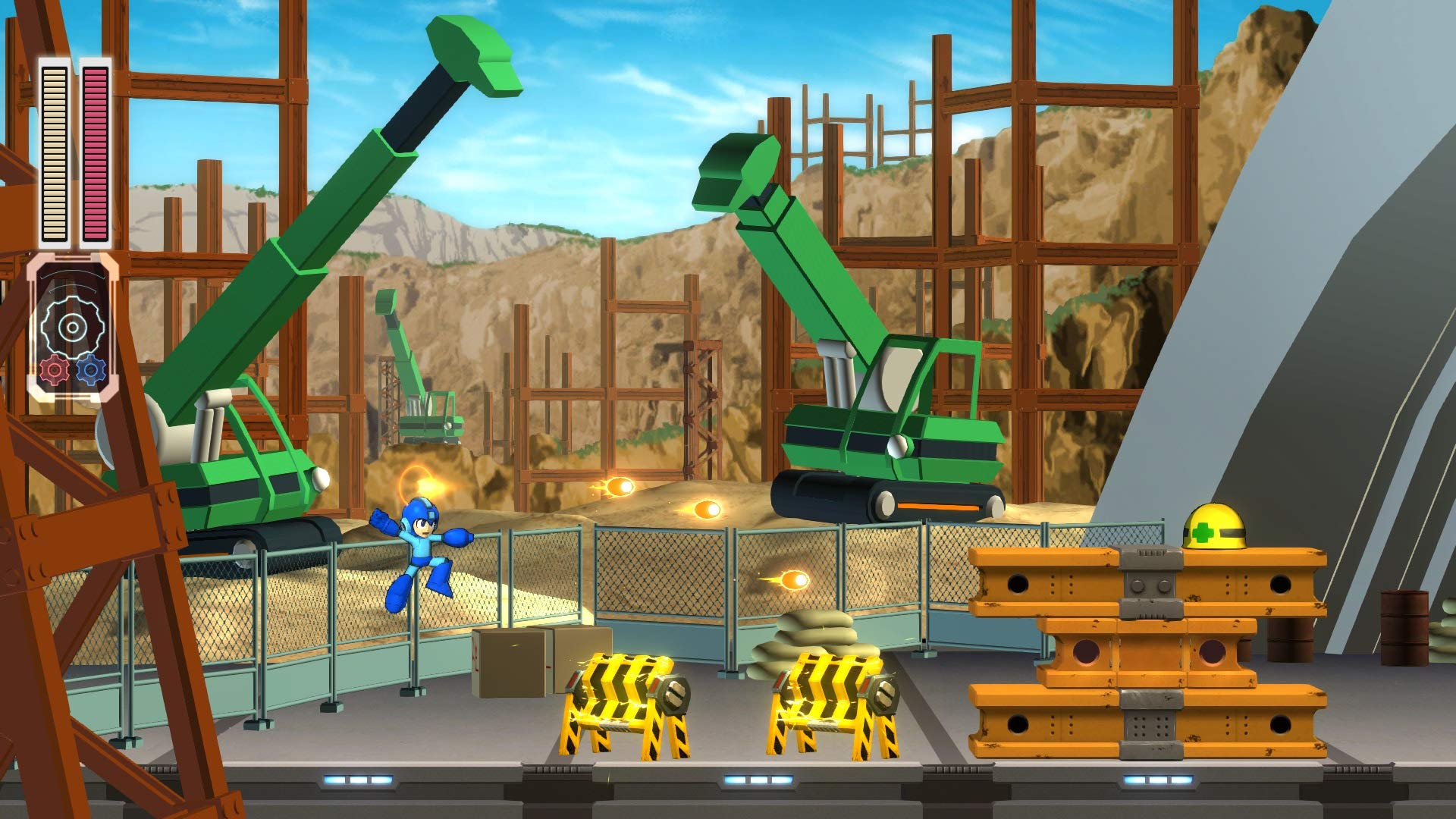Click the large Double Gear gauge
1456x819 pixels.
click(x=72, y=327)
